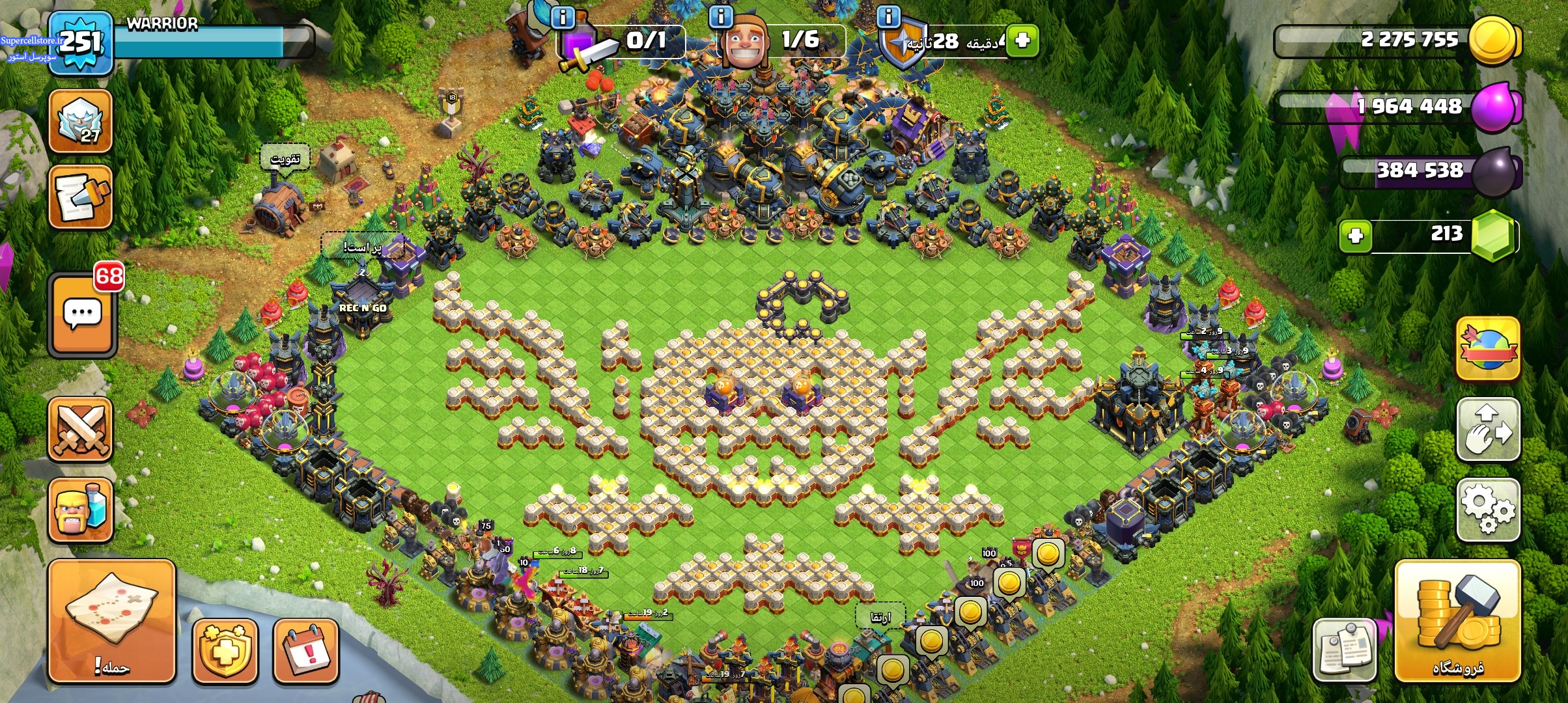Open the crossed swords battle log
The image size is (1568, 703).
tap(81, 430)
